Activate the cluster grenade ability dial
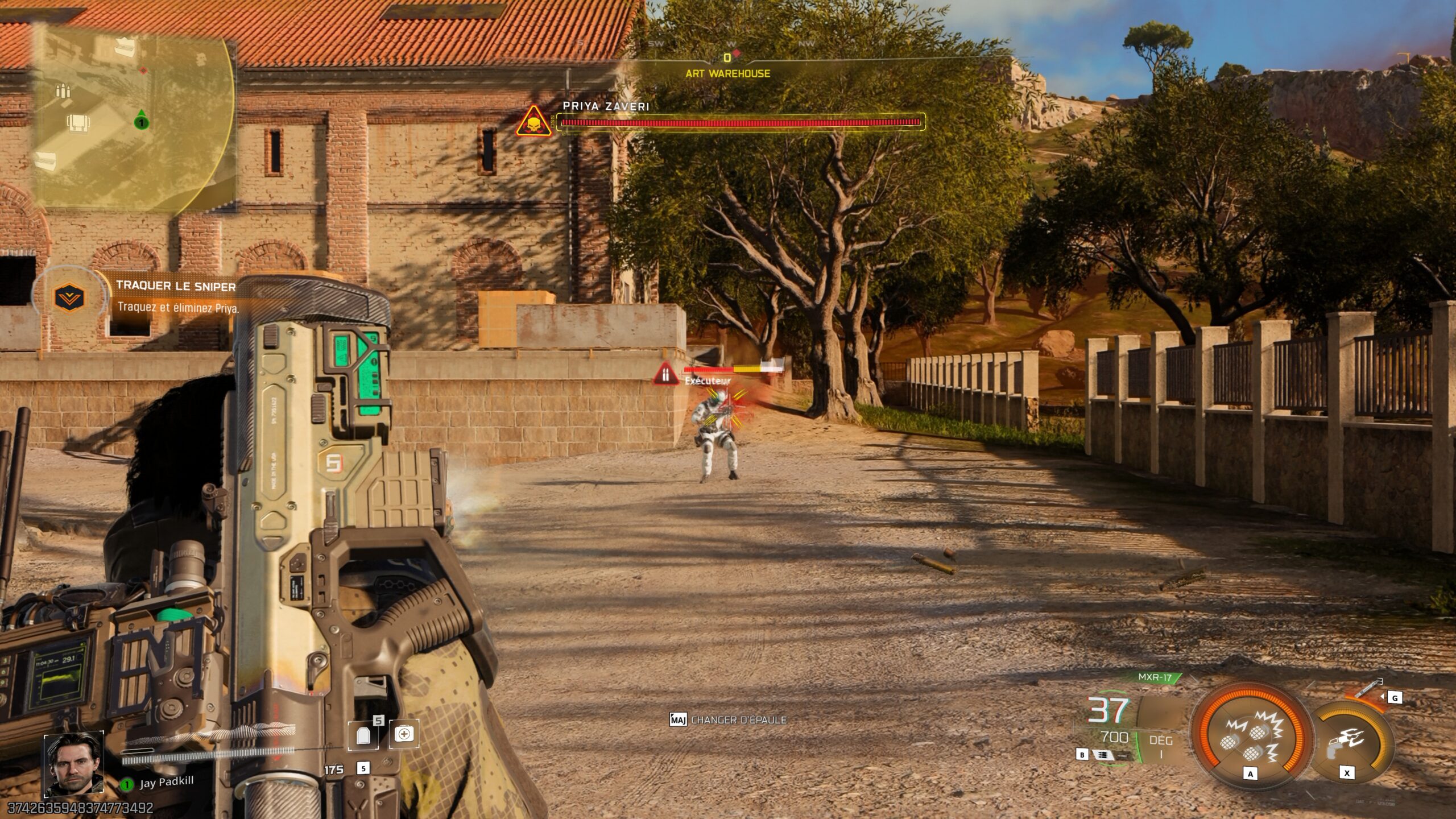The image size is (1456, 819). [1250, 737]
